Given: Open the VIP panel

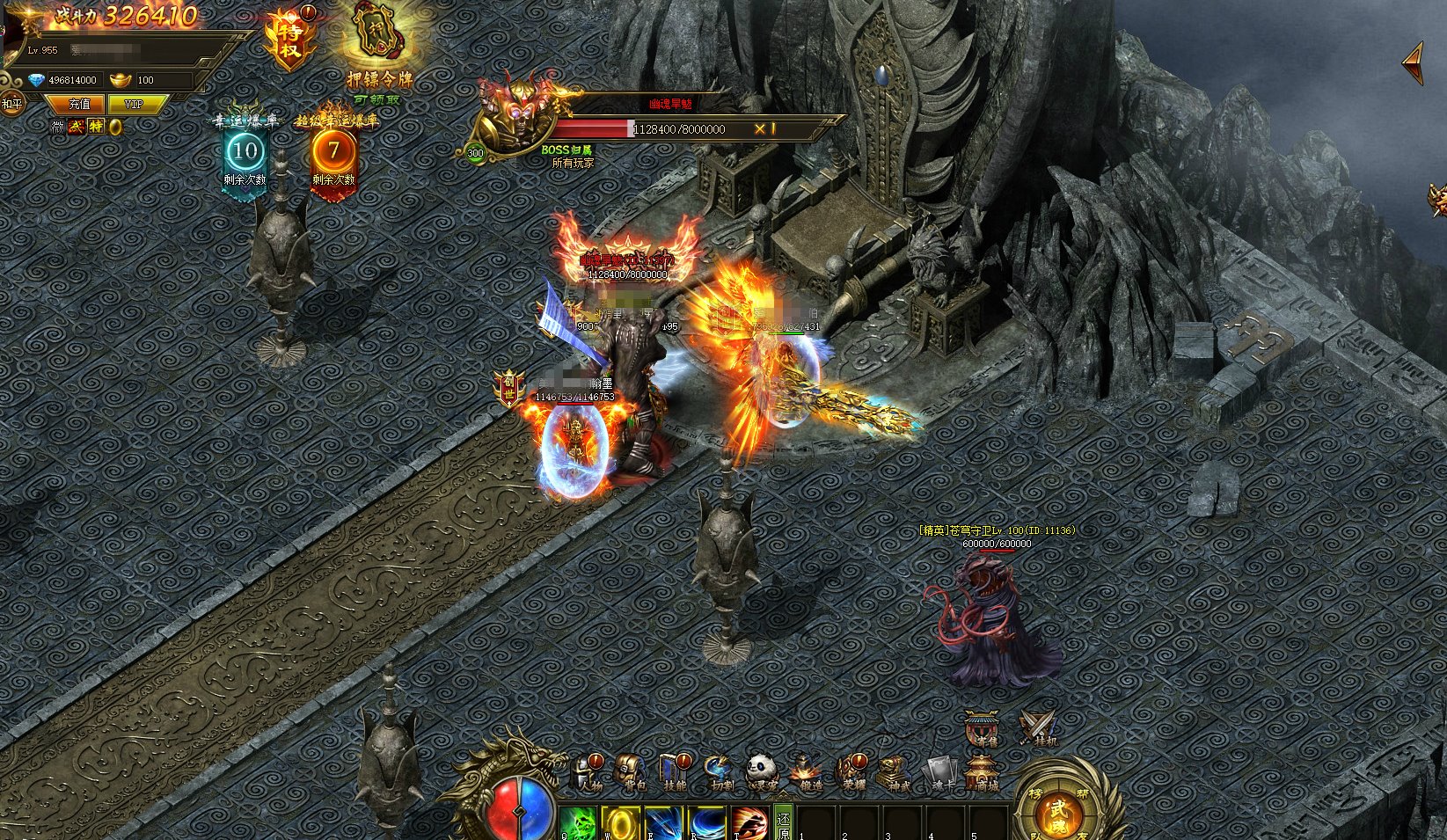Looking at the screenshot, I should pyautogui.click(x=134, y=104).
